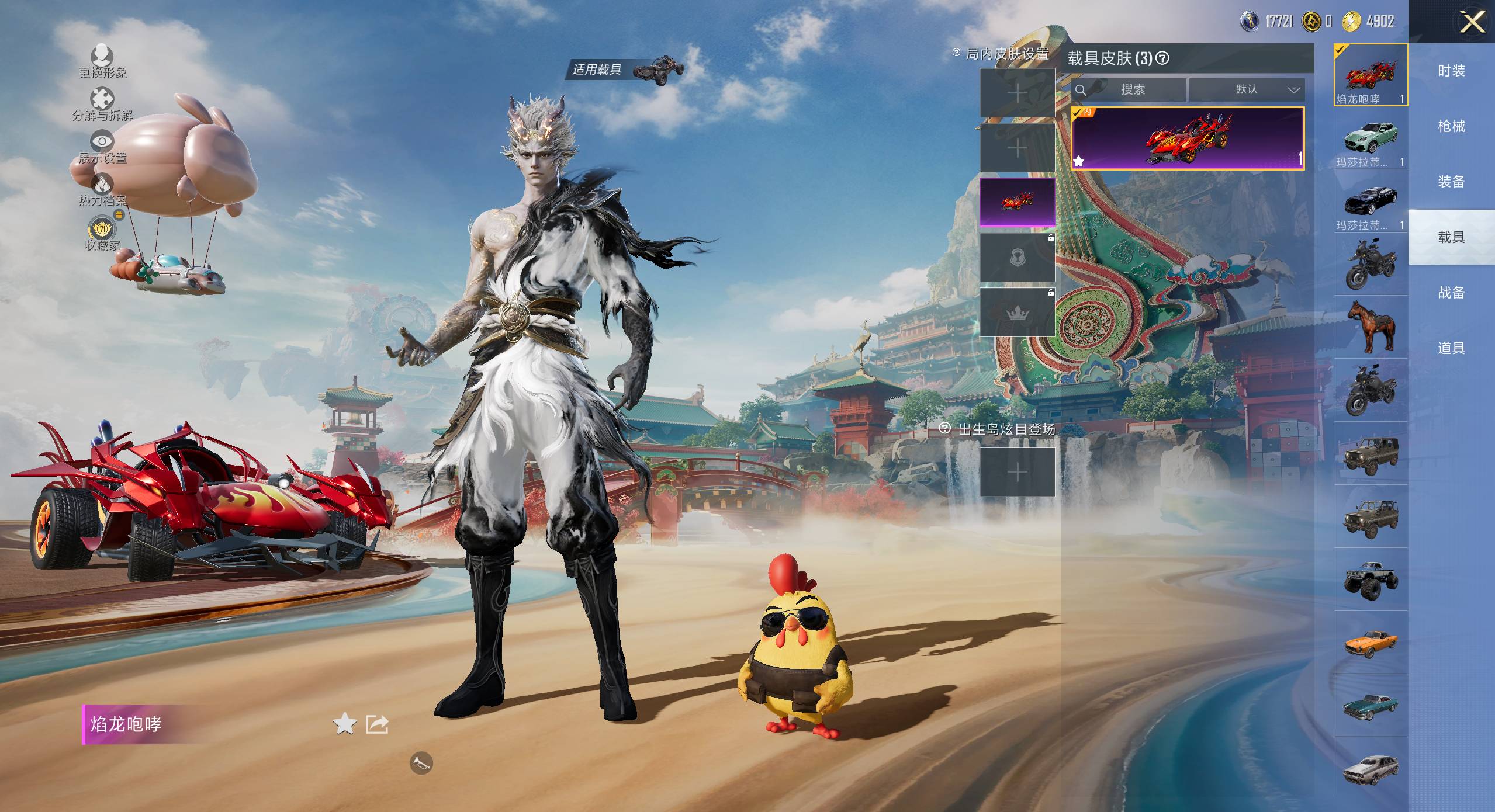Add an item to the 出生岛炫目登场 slot
Image resolution: width=1495 pixels, height=812 pixels.
[1017, 472]
